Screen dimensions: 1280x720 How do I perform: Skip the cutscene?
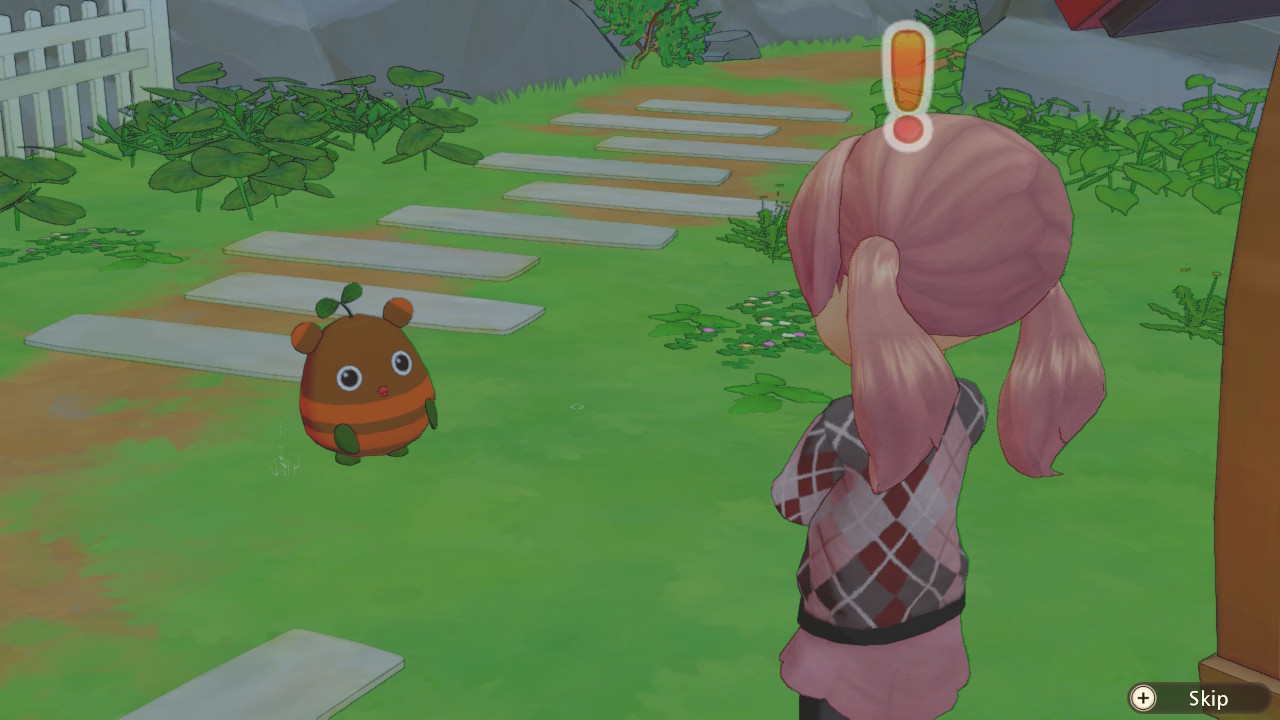(x=1190, y=698)
